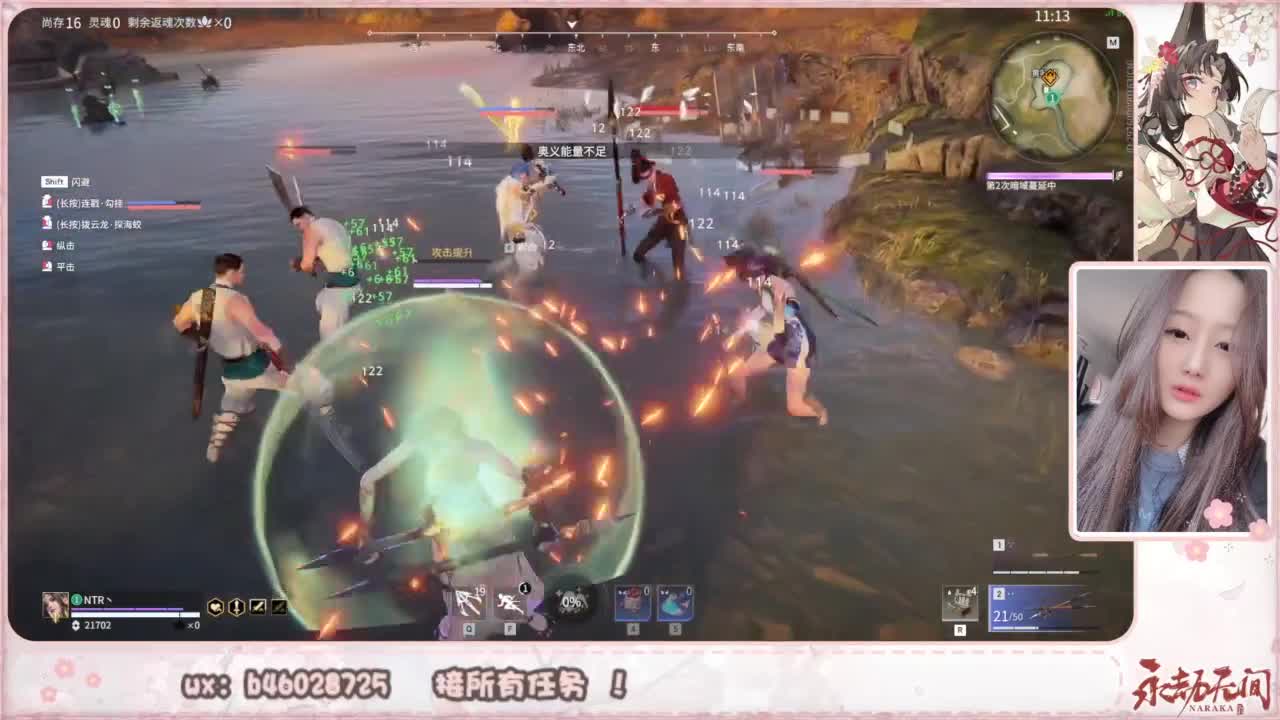Open the consumable in hotbar slot 4
Viewport: 1280px width, 720px height.
tap(633, 601)
